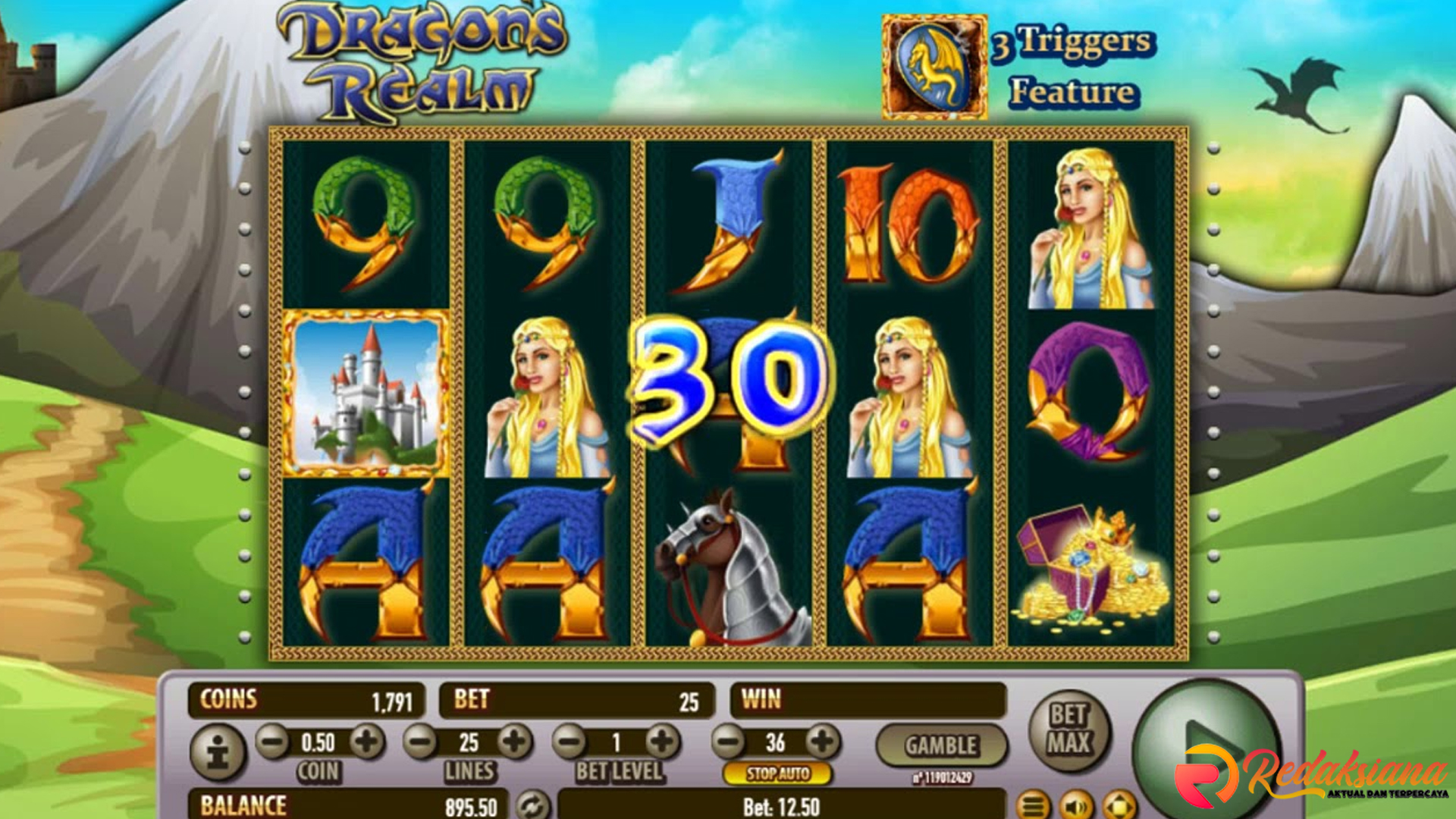This screenshot has width=1456, height=819.
Task: Decrease the auto spin count
Action: [730, 742]
